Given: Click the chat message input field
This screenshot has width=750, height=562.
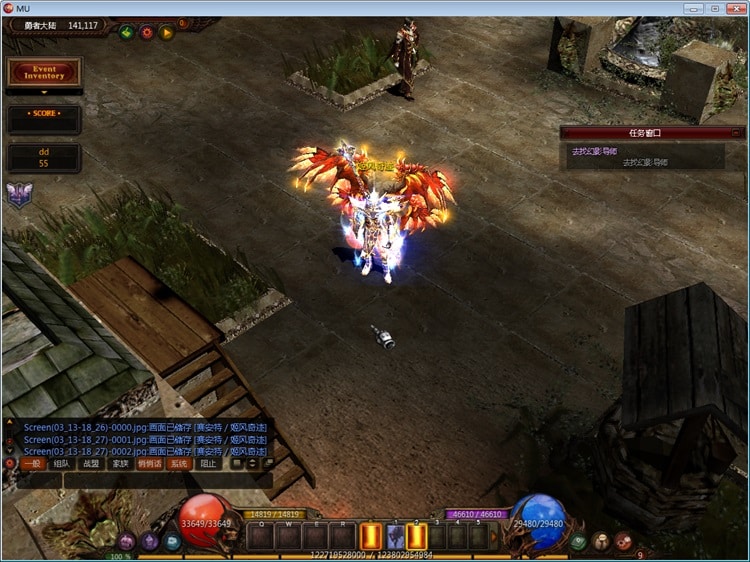Looking at the screenshot, I should point(140,480).
